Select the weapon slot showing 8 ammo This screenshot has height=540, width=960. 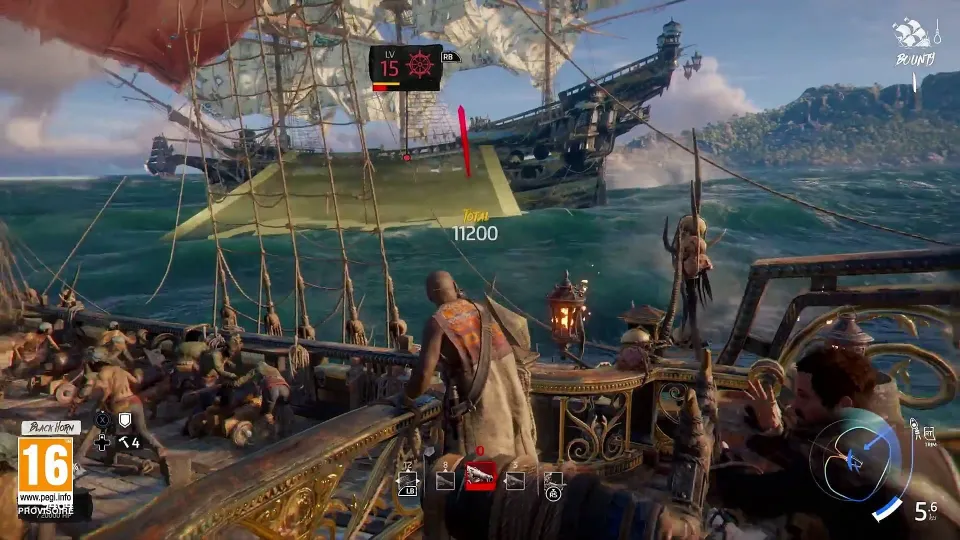click(446, 481)
